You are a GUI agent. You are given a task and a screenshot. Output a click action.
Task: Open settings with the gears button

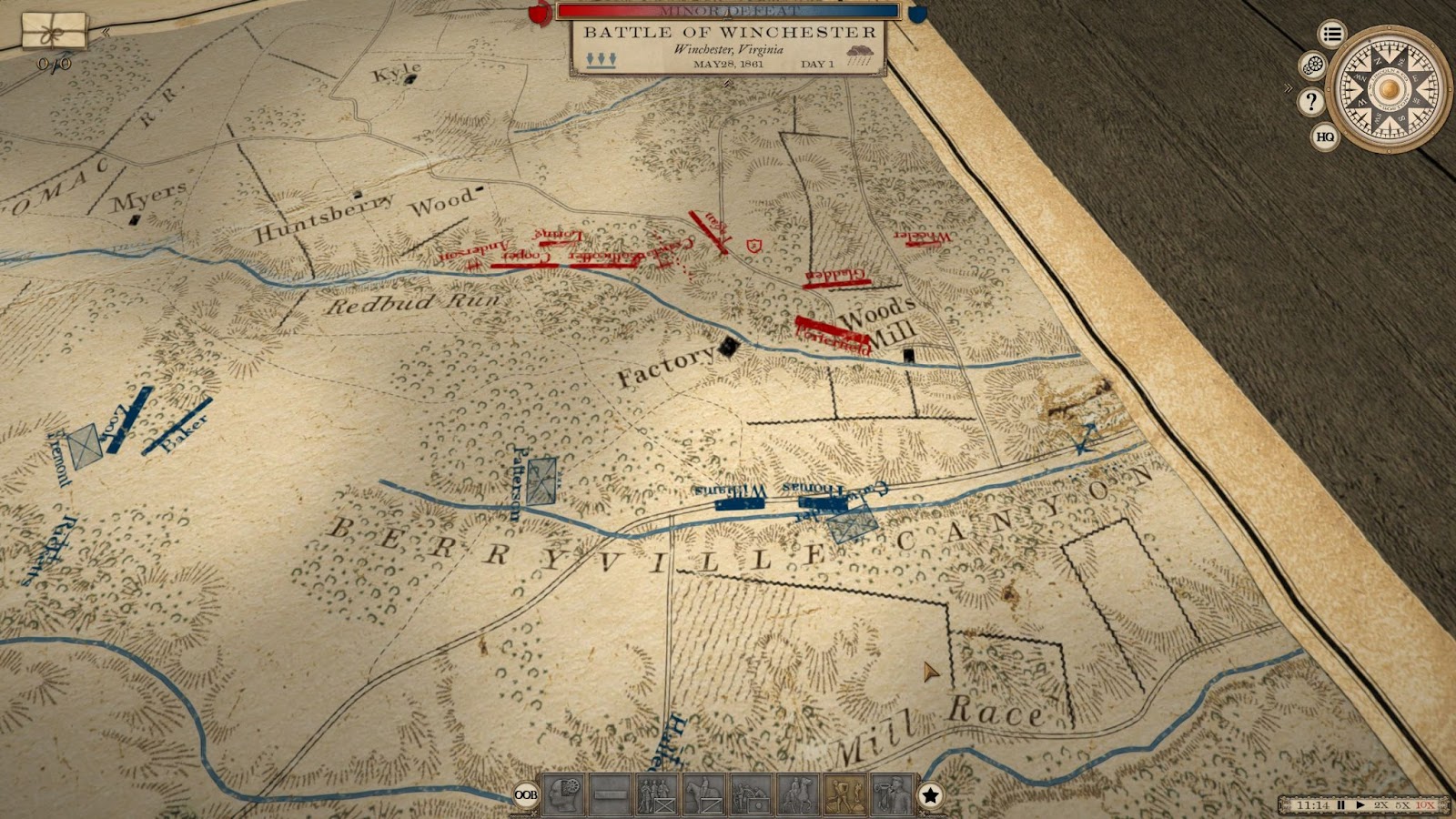[x=1313, y=66]
